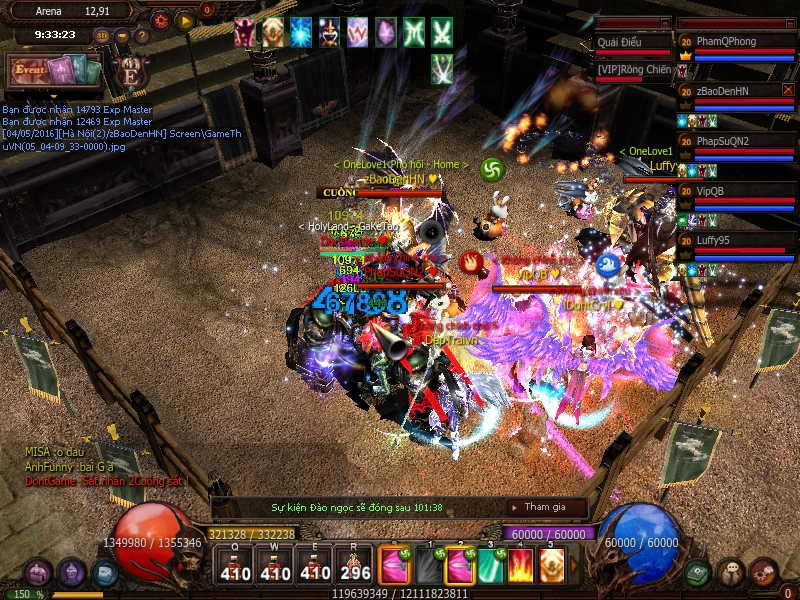The width and height of the screenshot is (800, 600).
Task: Click the E crest emblem icon
Action: click(129, 72)
